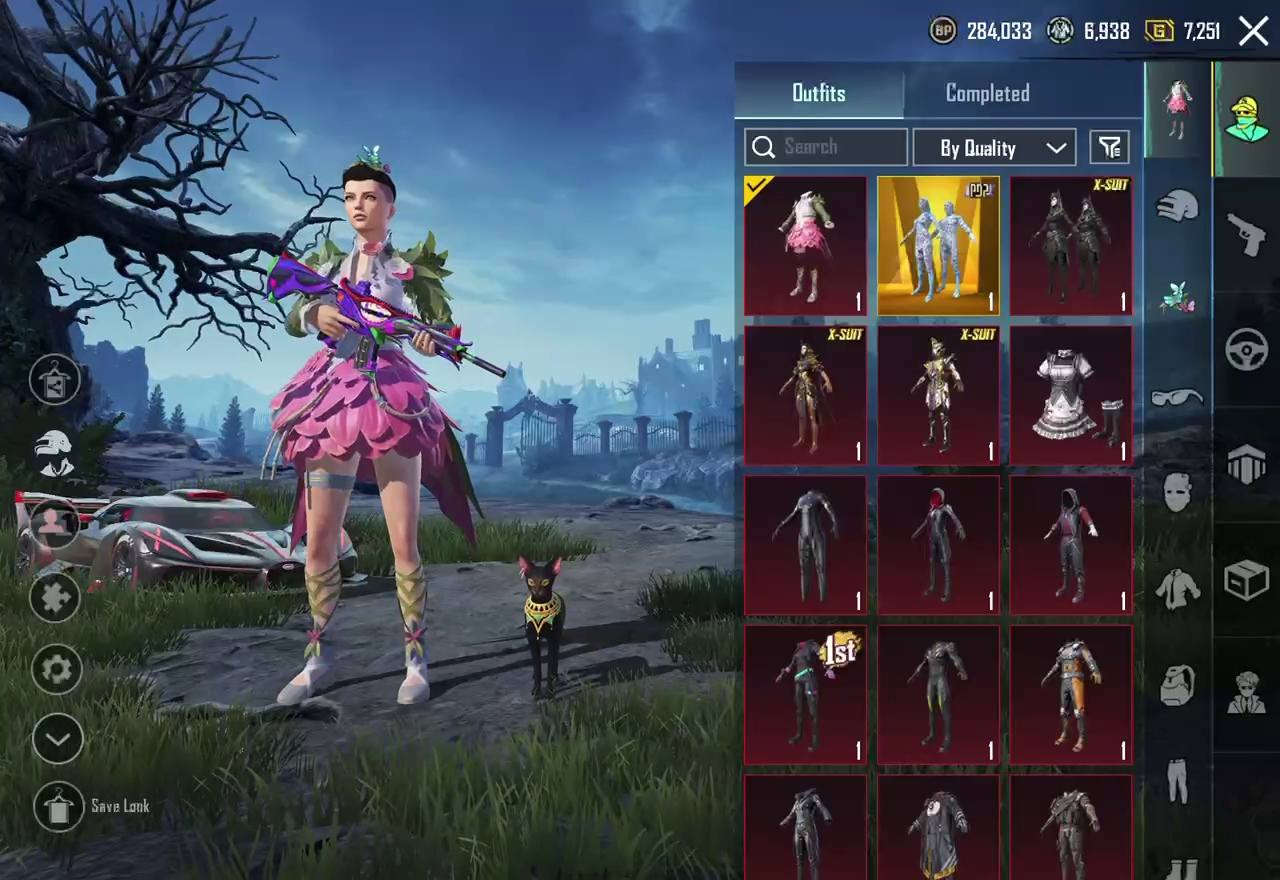Select the pink flower petal dress outfit
This screenshot has width=1280, height=880.
pos(805,246)
